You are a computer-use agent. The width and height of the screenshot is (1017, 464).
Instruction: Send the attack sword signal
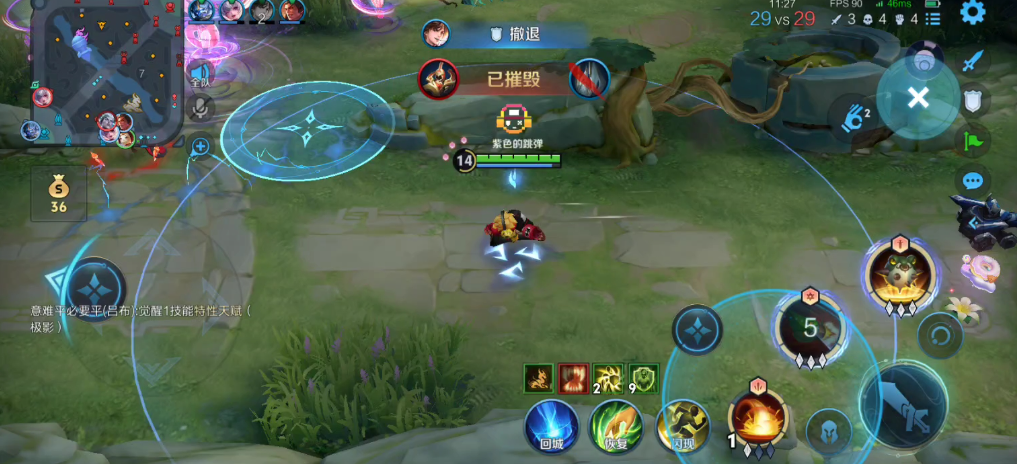pos(972,60)
